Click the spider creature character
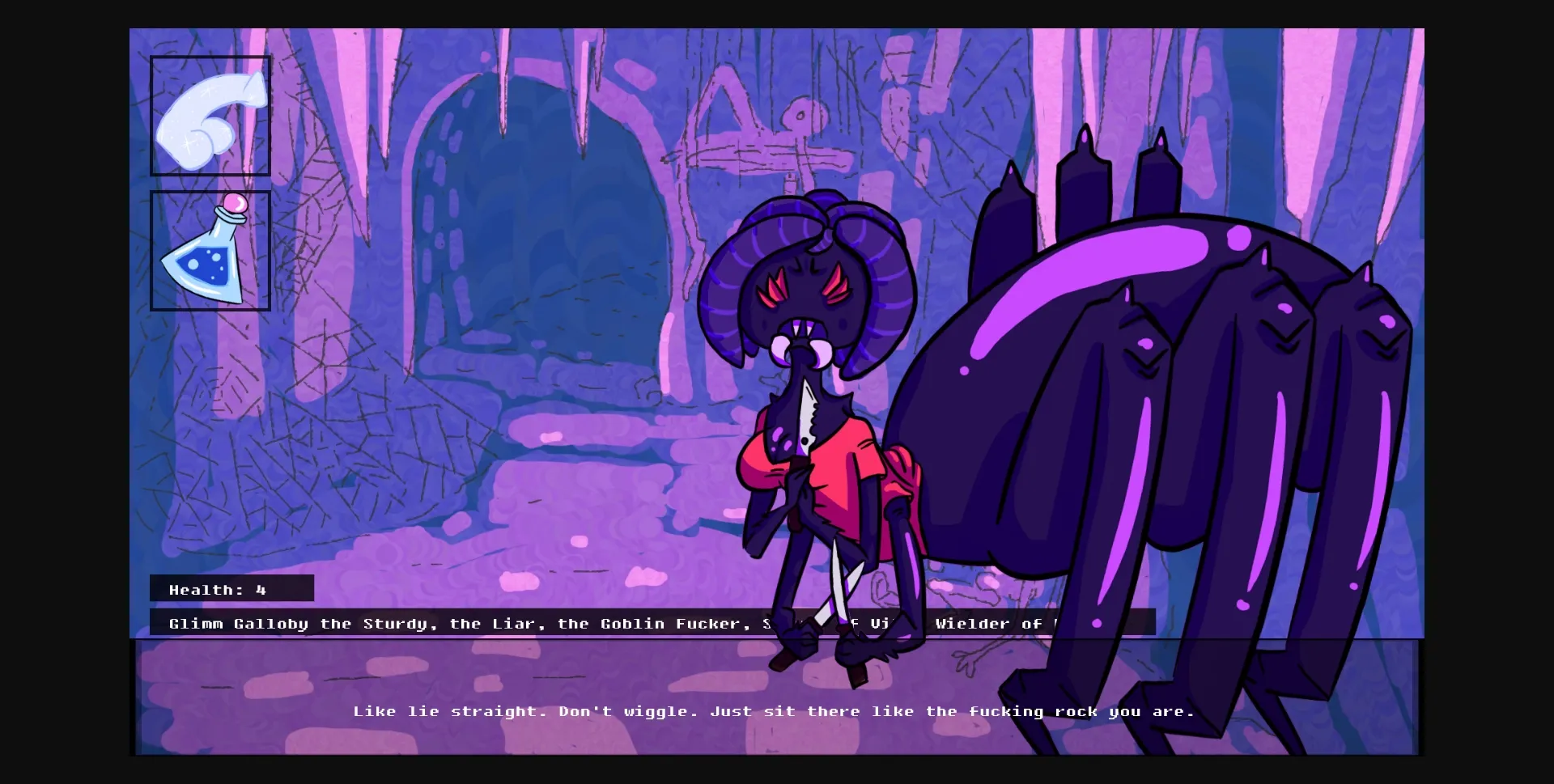This screenshot has width=1554, height=784. pos(1133,364)
